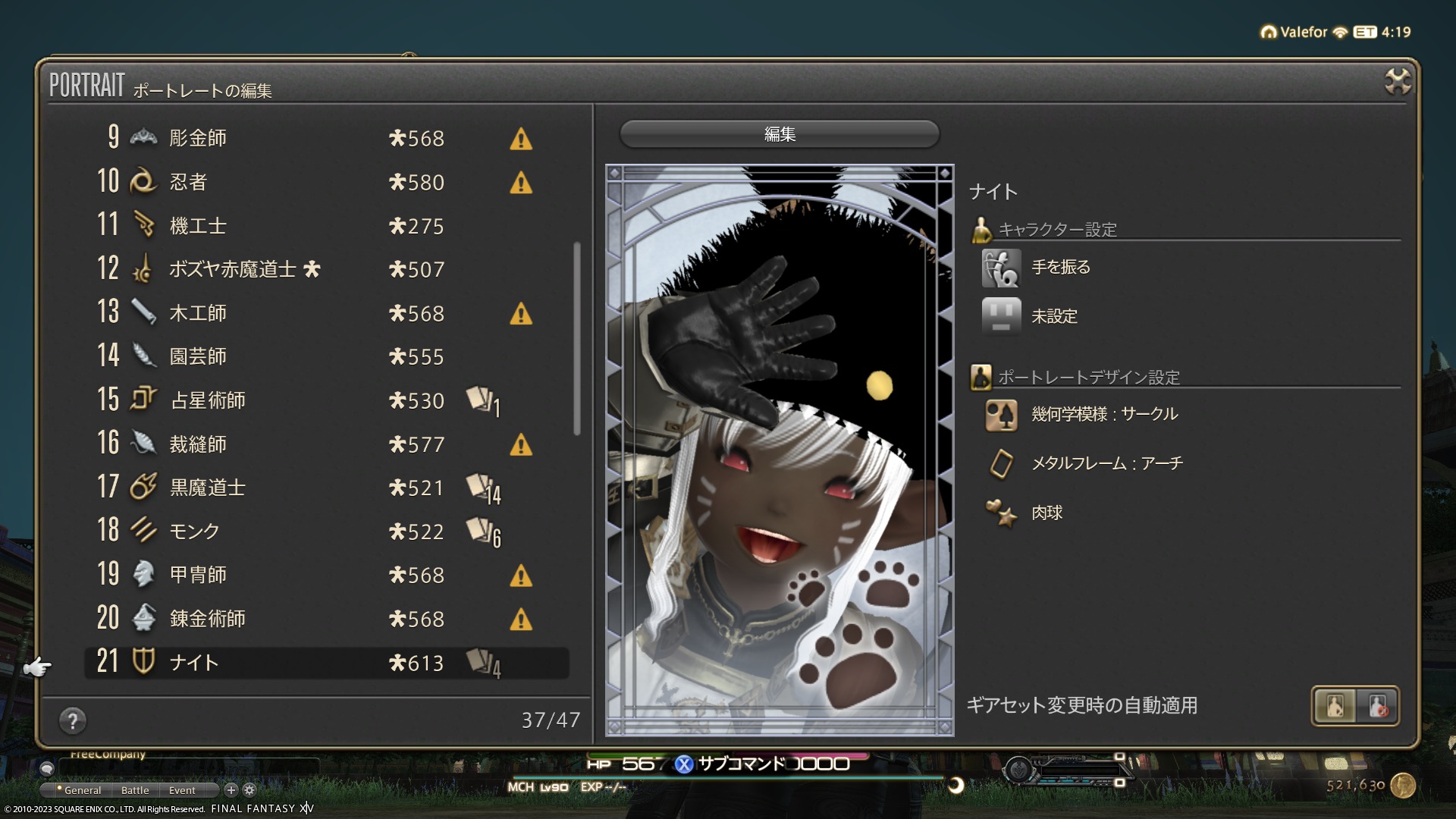Select the 木工師 gear set
1456x819 pixels.
(x=326, y=313)
